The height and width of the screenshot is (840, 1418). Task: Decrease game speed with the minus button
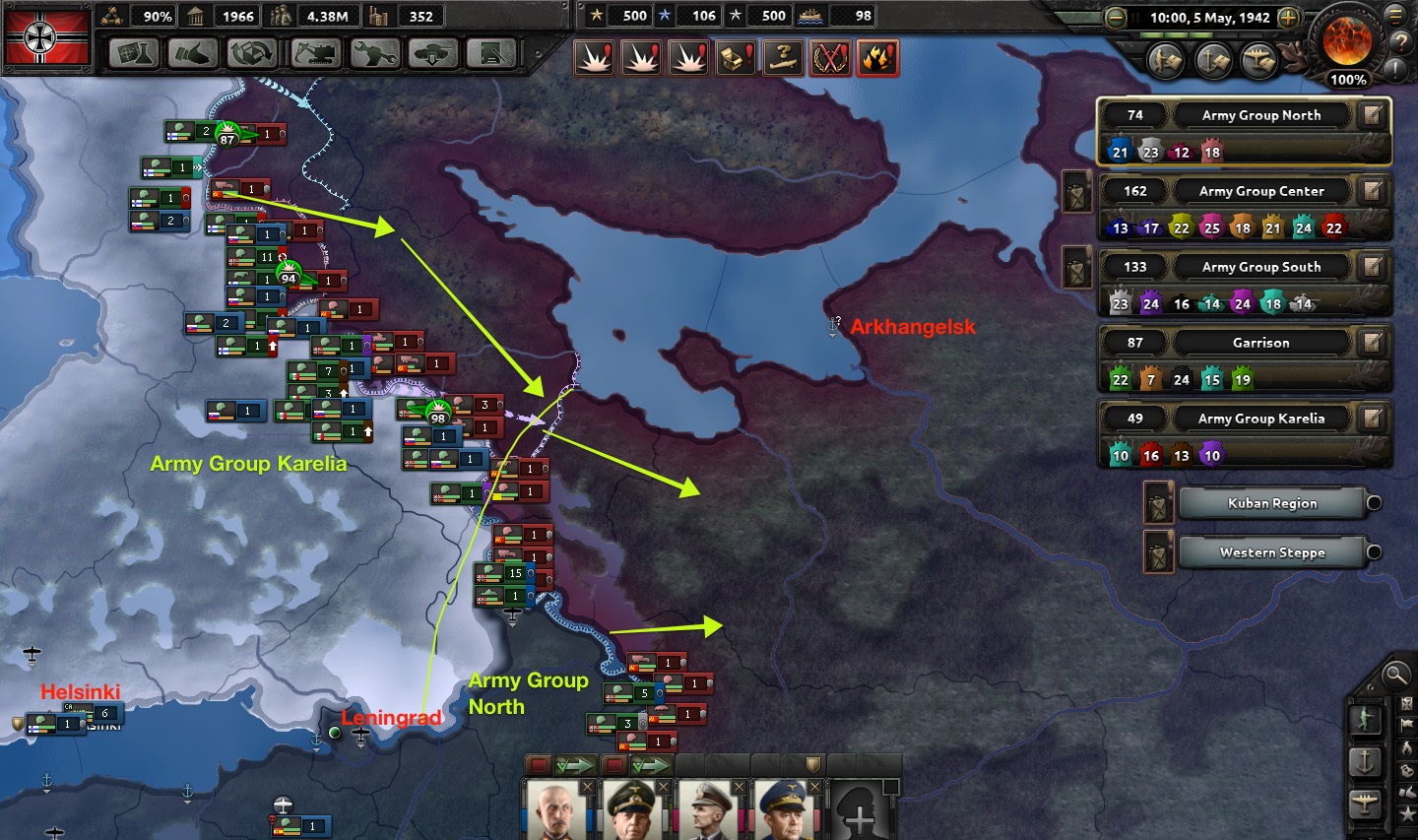(x=1116, y=18)
